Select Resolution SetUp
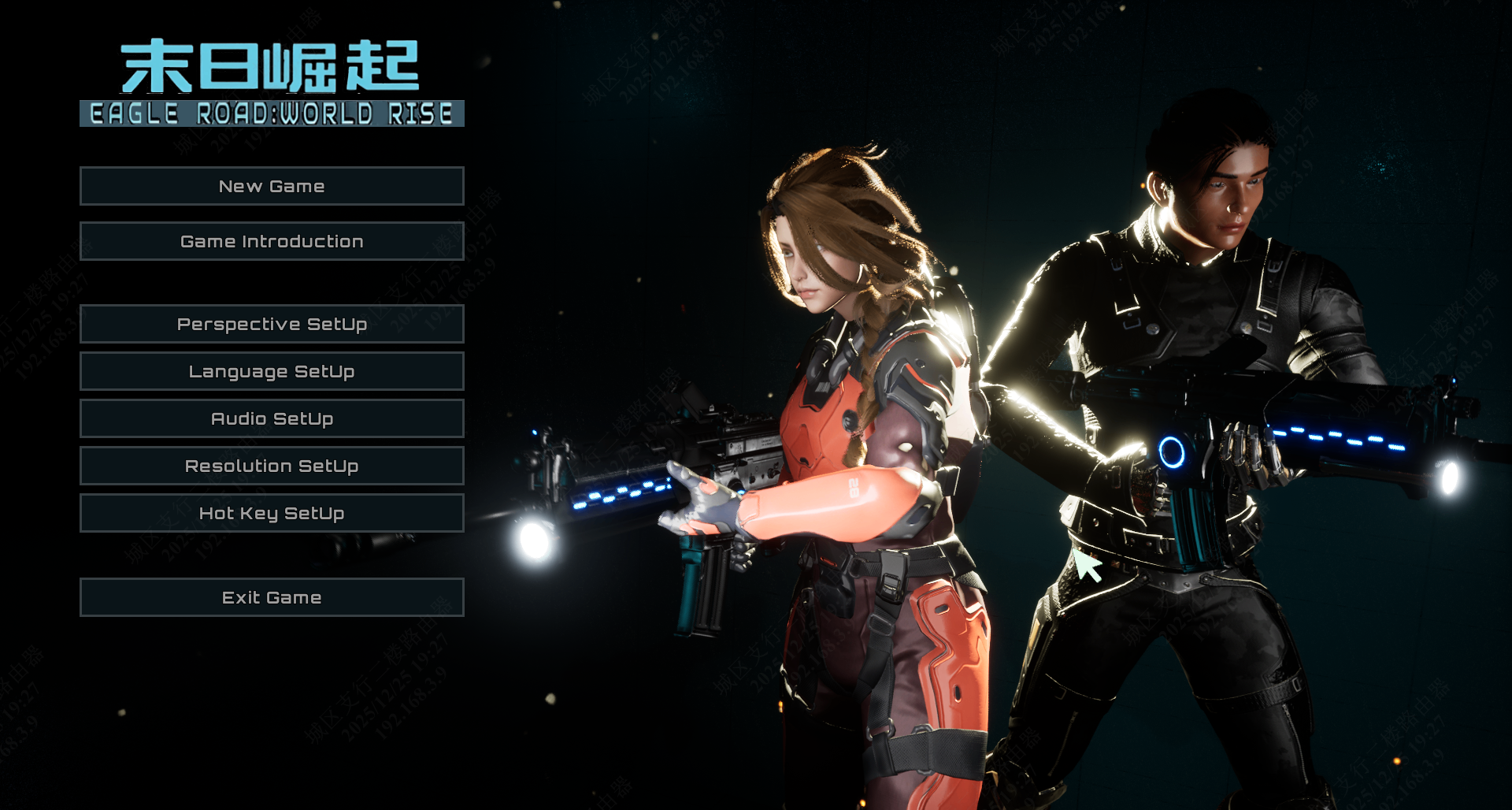1512x810 pixels. coord(272,466)
